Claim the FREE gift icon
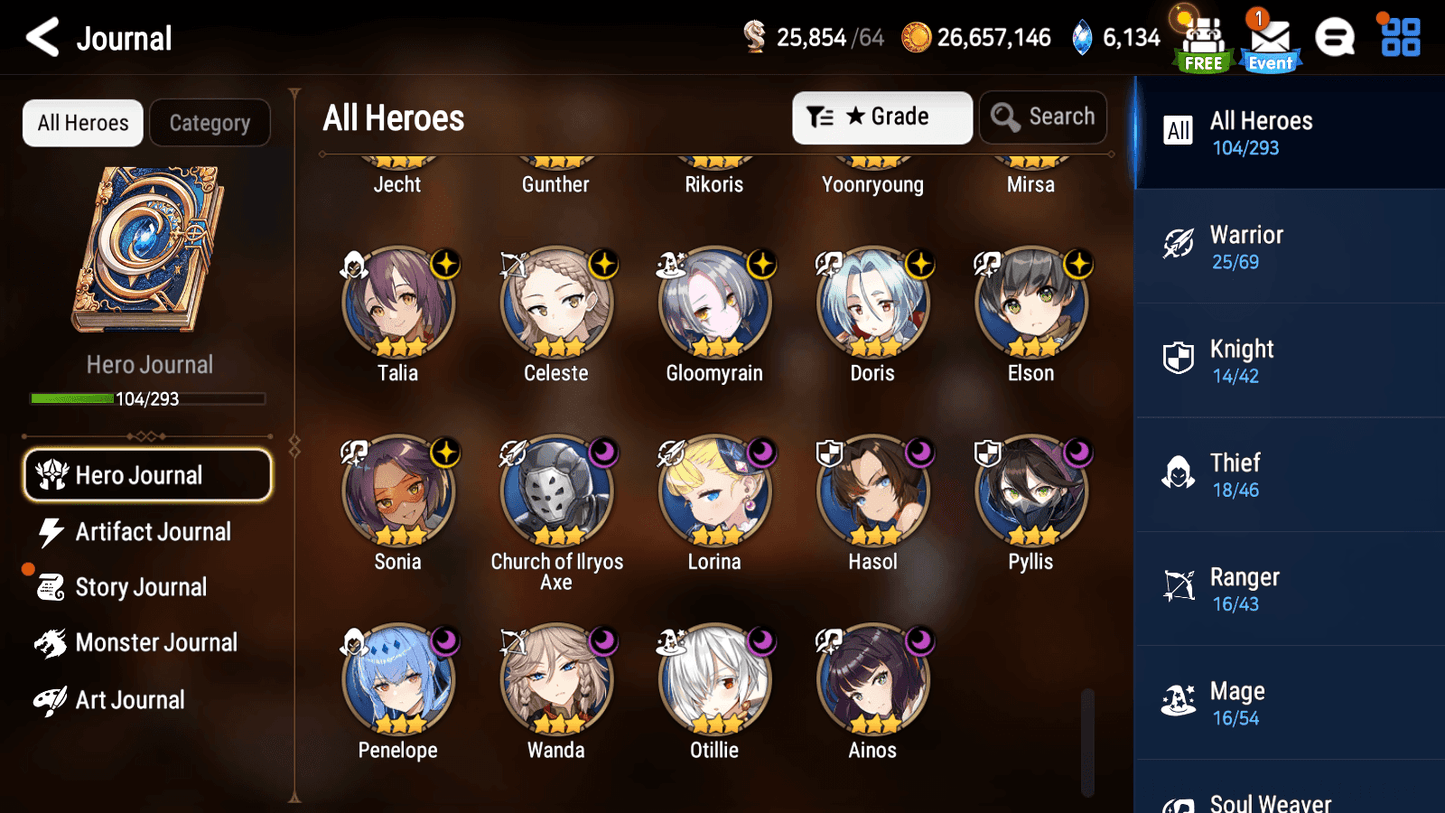 (1202, 42)
